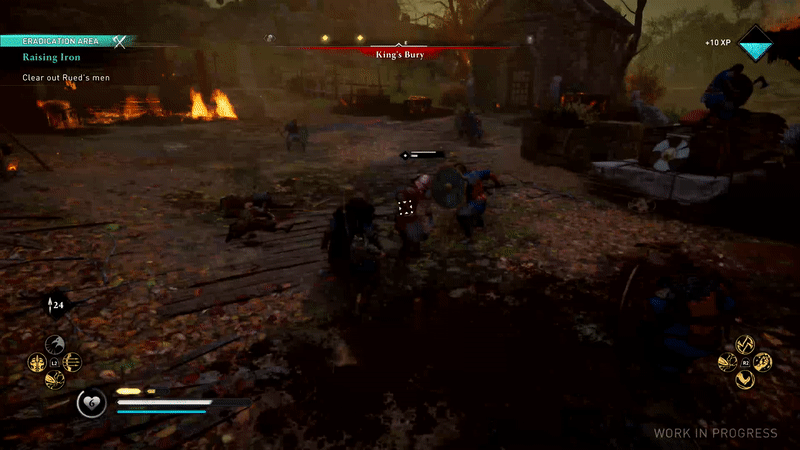Use the ration heart healing icon
This screenshot has width=800, height=450.
pyautogui.click(x=92, y=403)
